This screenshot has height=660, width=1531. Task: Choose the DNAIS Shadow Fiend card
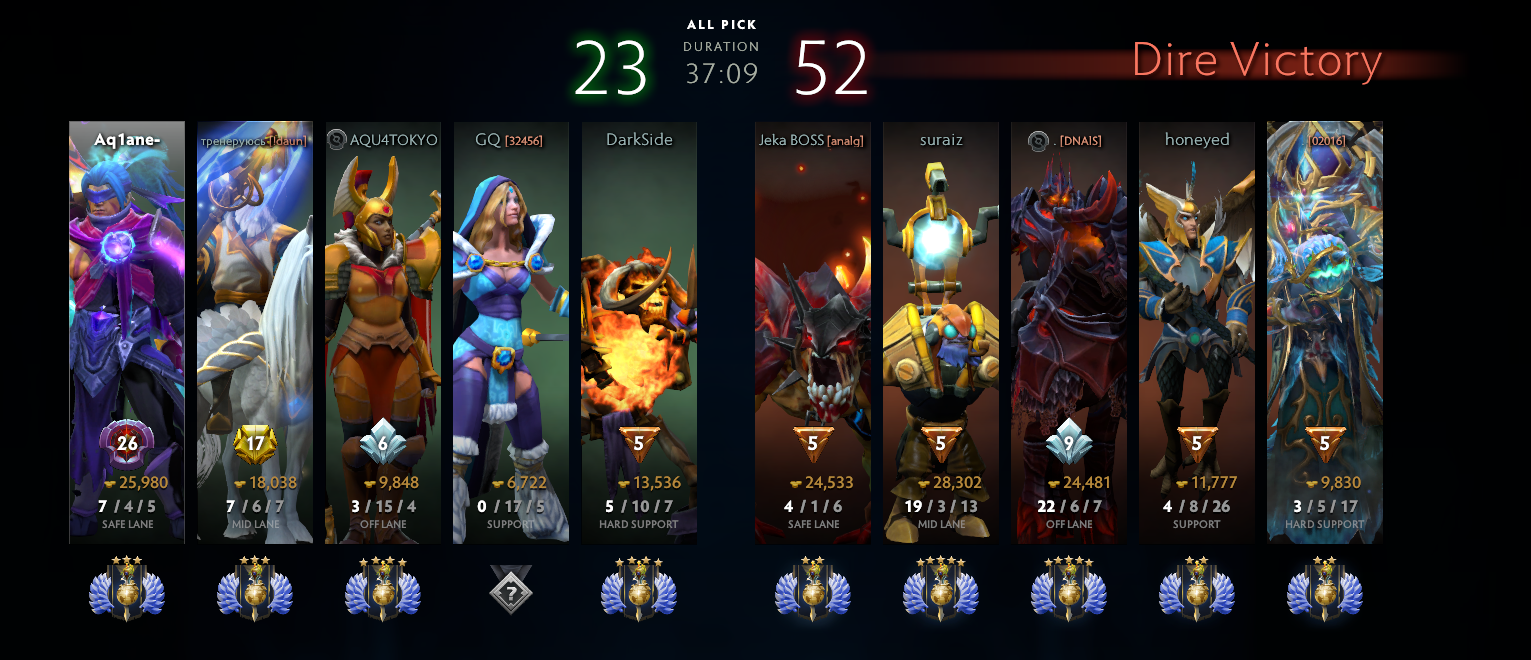point(1069,332)
